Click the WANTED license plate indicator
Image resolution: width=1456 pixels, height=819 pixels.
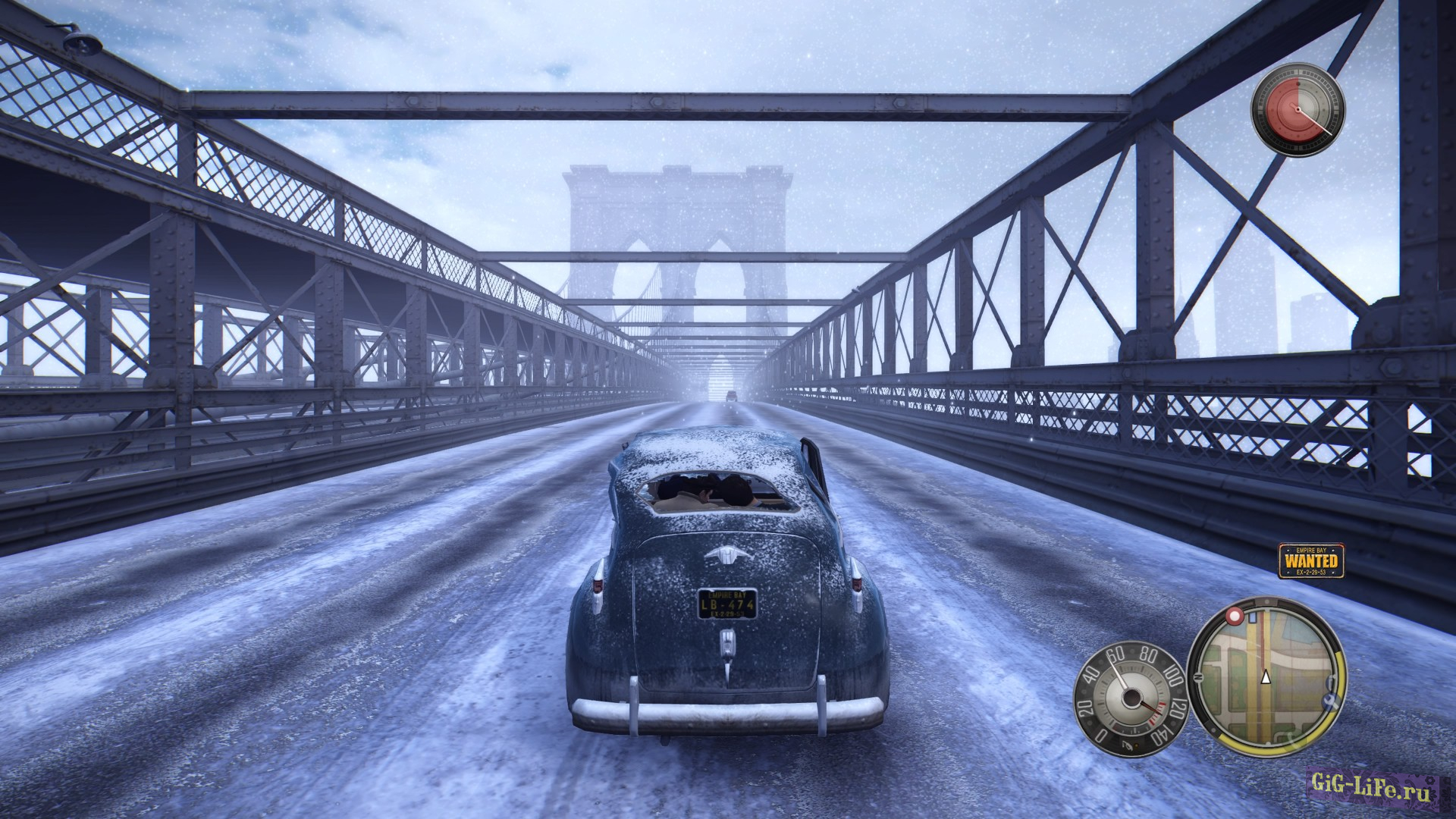click(x=1311, y=561)
